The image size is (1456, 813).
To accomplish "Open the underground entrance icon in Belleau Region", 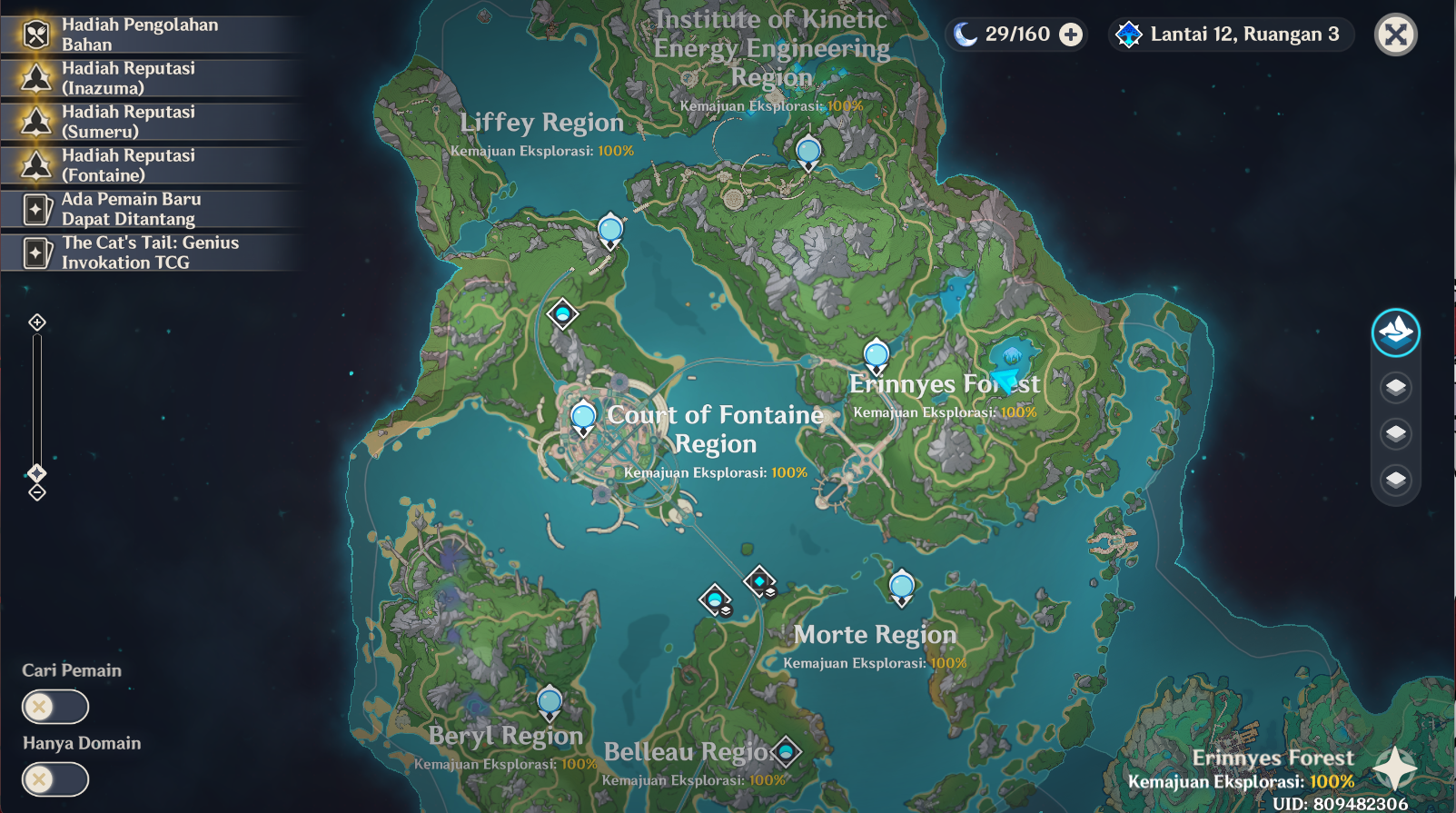I will pyautogui.click(x=785, y=753).
